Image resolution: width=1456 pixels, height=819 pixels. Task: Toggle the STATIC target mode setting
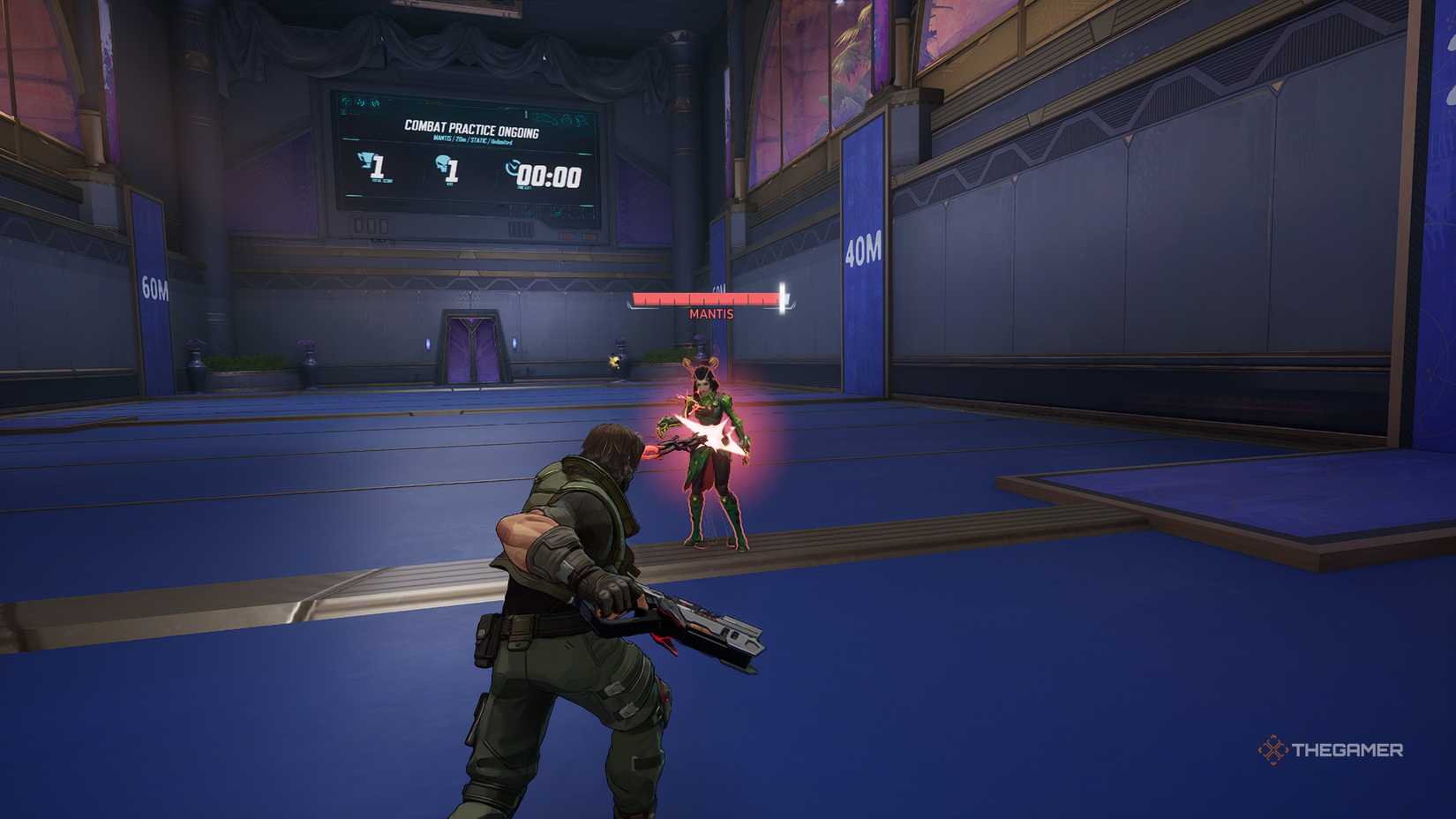tap(478, 140)
